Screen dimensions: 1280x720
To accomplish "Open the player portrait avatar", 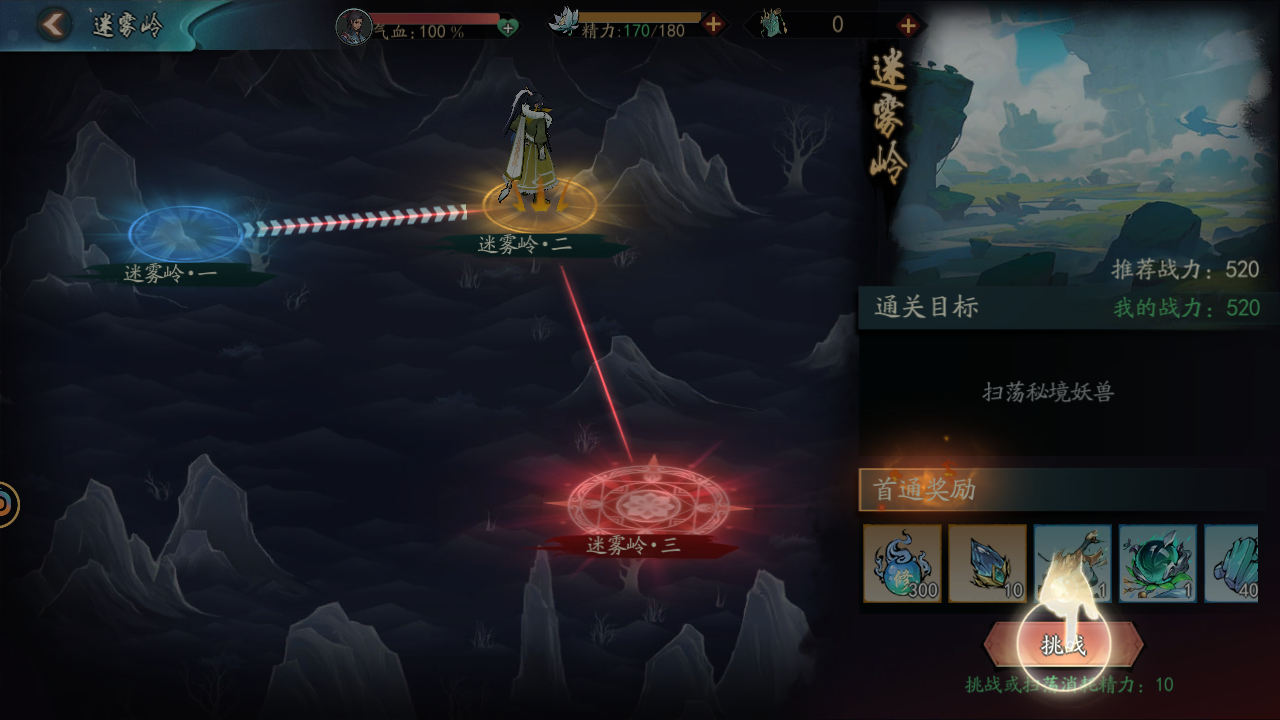I will (x=353, y=27).
